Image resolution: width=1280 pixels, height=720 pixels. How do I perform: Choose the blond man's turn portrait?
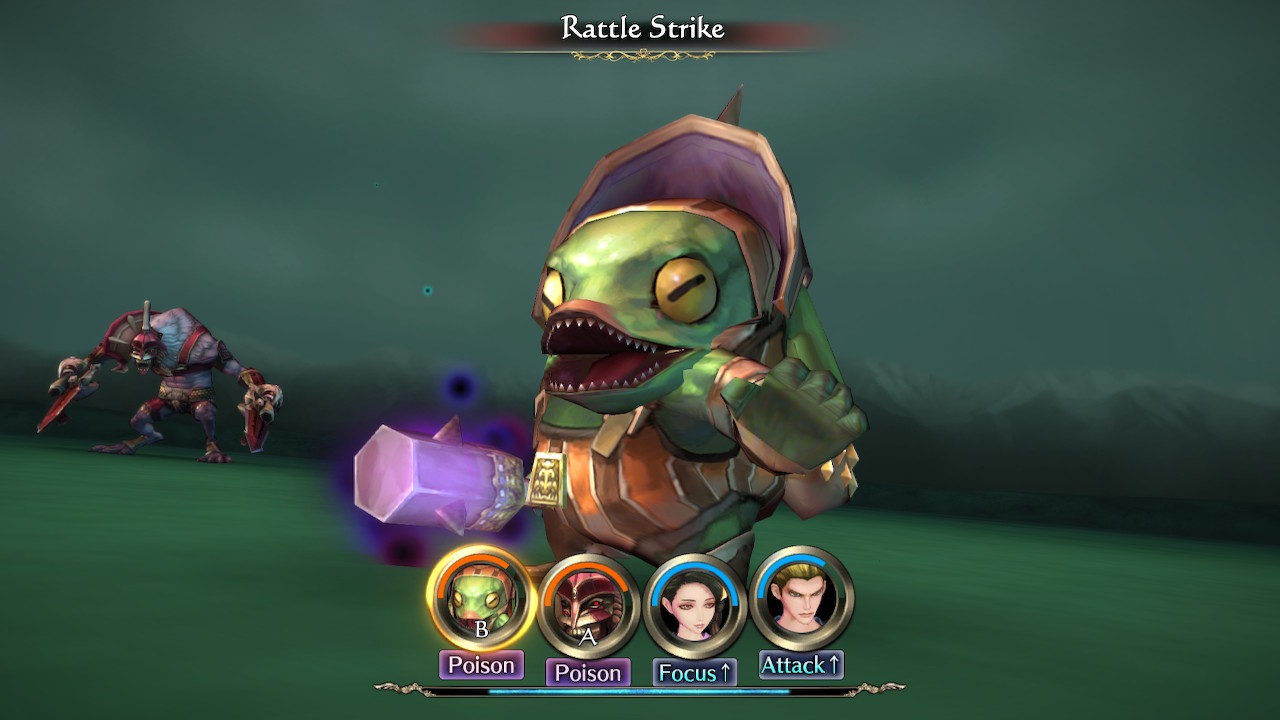coord(801,599)
